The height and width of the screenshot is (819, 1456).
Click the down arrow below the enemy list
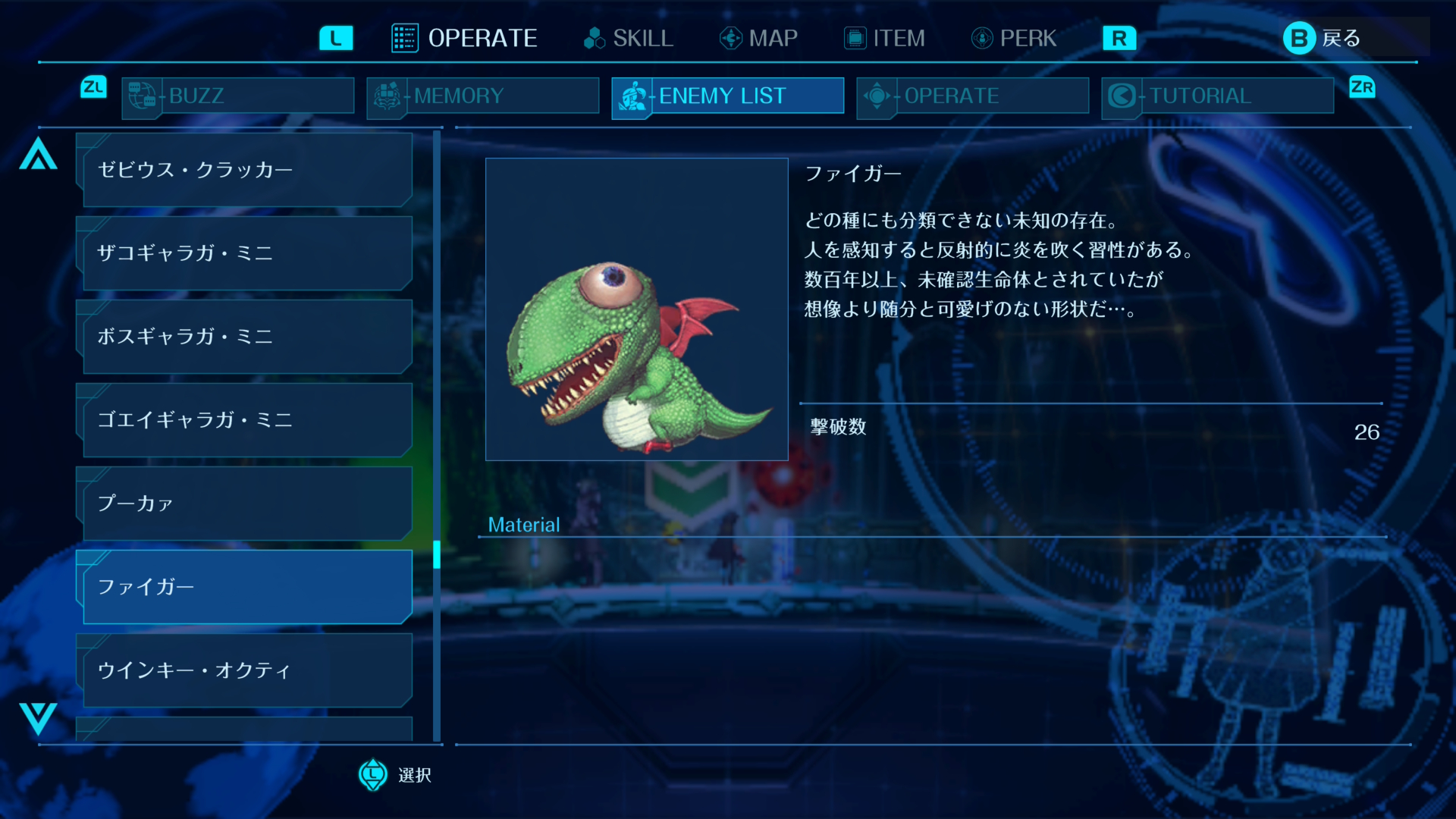click(x=38, y=717)
